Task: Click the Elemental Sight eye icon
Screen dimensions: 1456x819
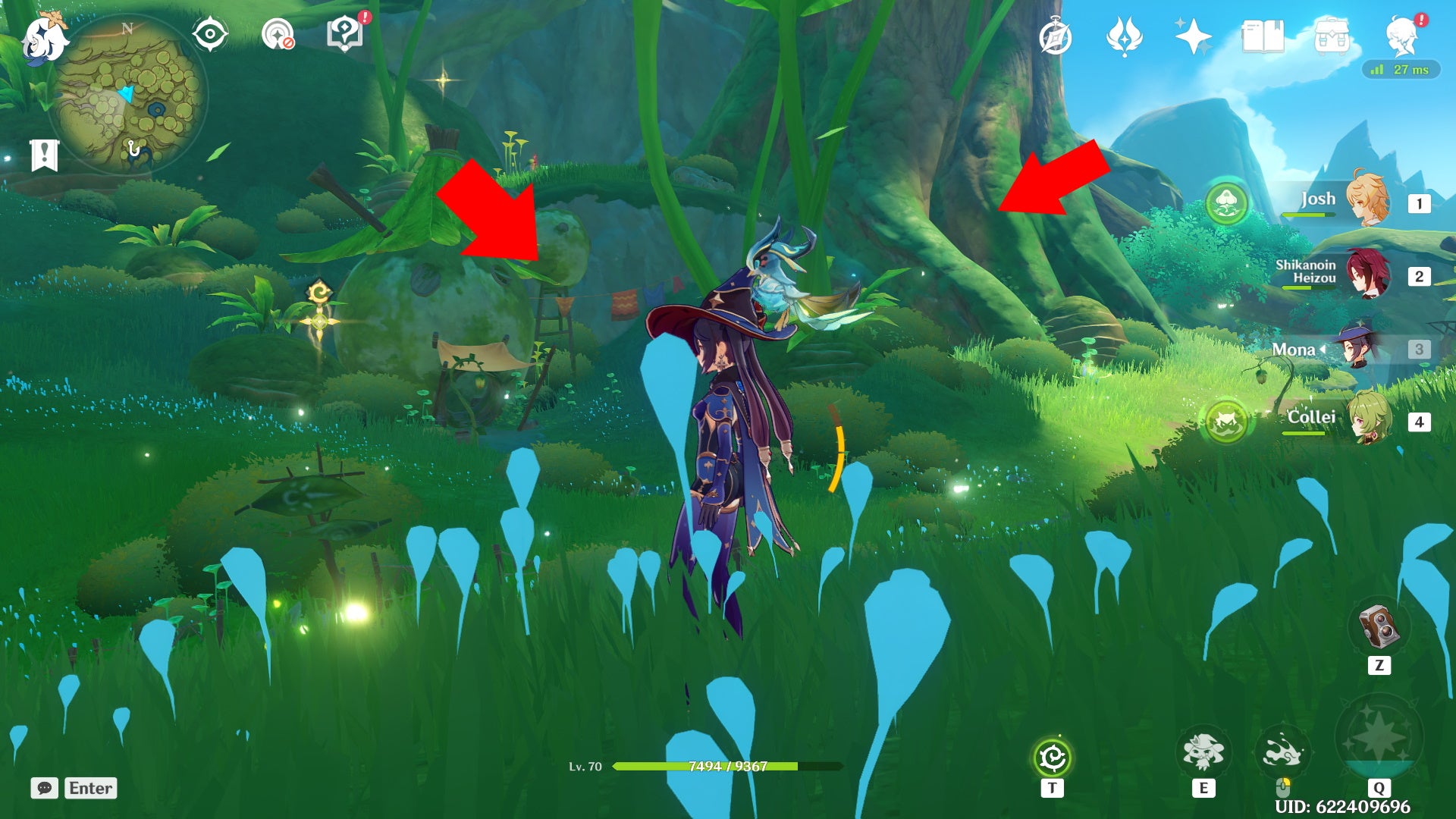Action: [x=208, y=33]
